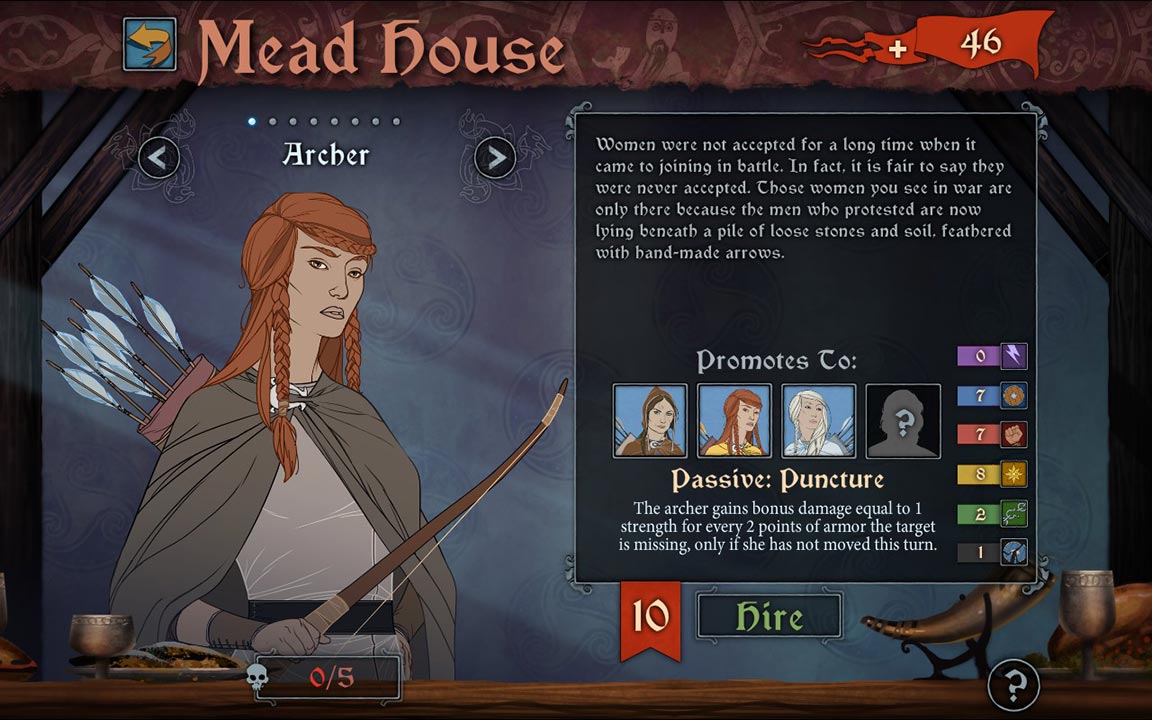Click the blue shield armor stat icon
Viewport: 1152px width, 720px height.
(1014, 395)
